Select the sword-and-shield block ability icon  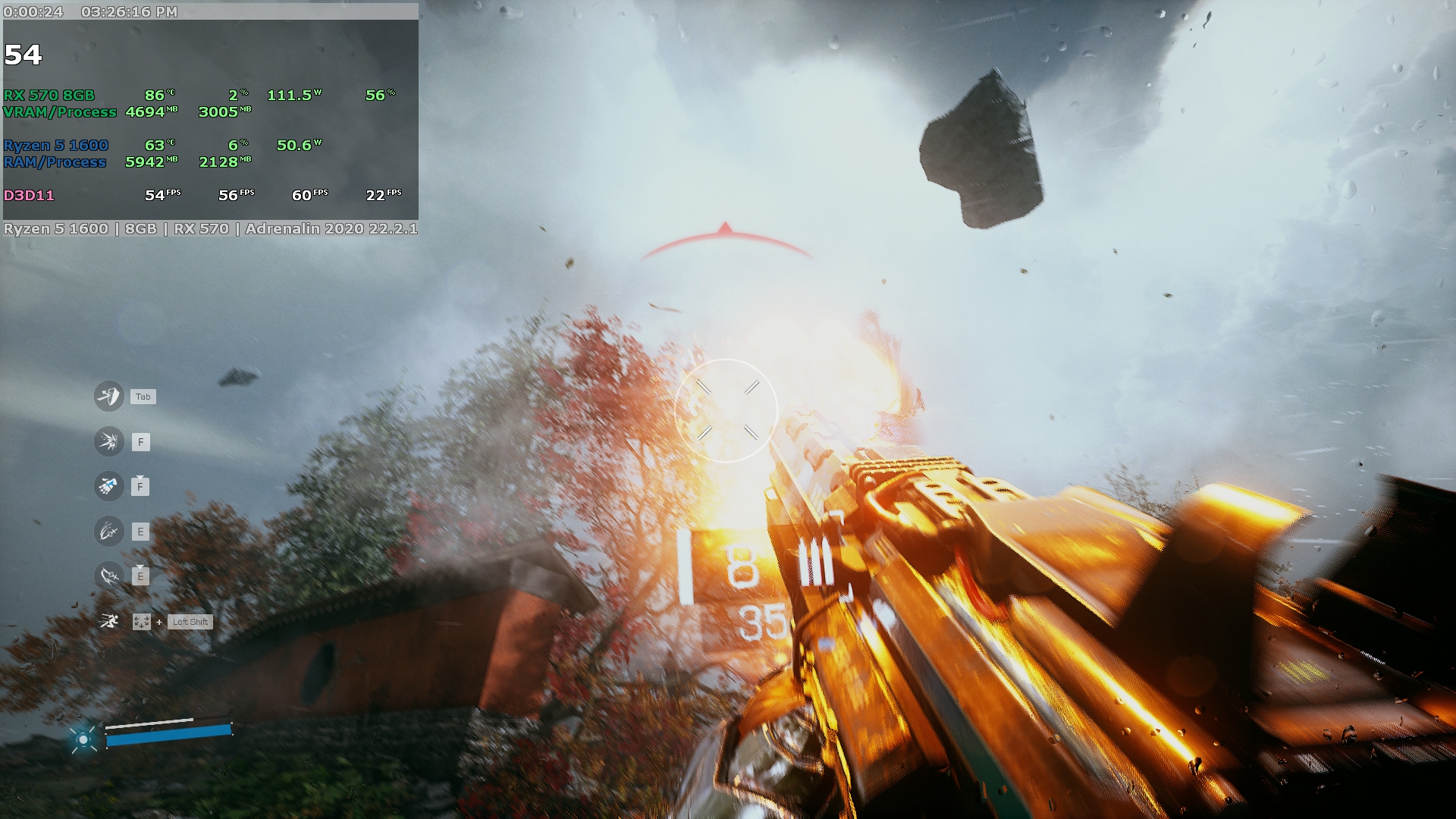(x=108, y=396)
